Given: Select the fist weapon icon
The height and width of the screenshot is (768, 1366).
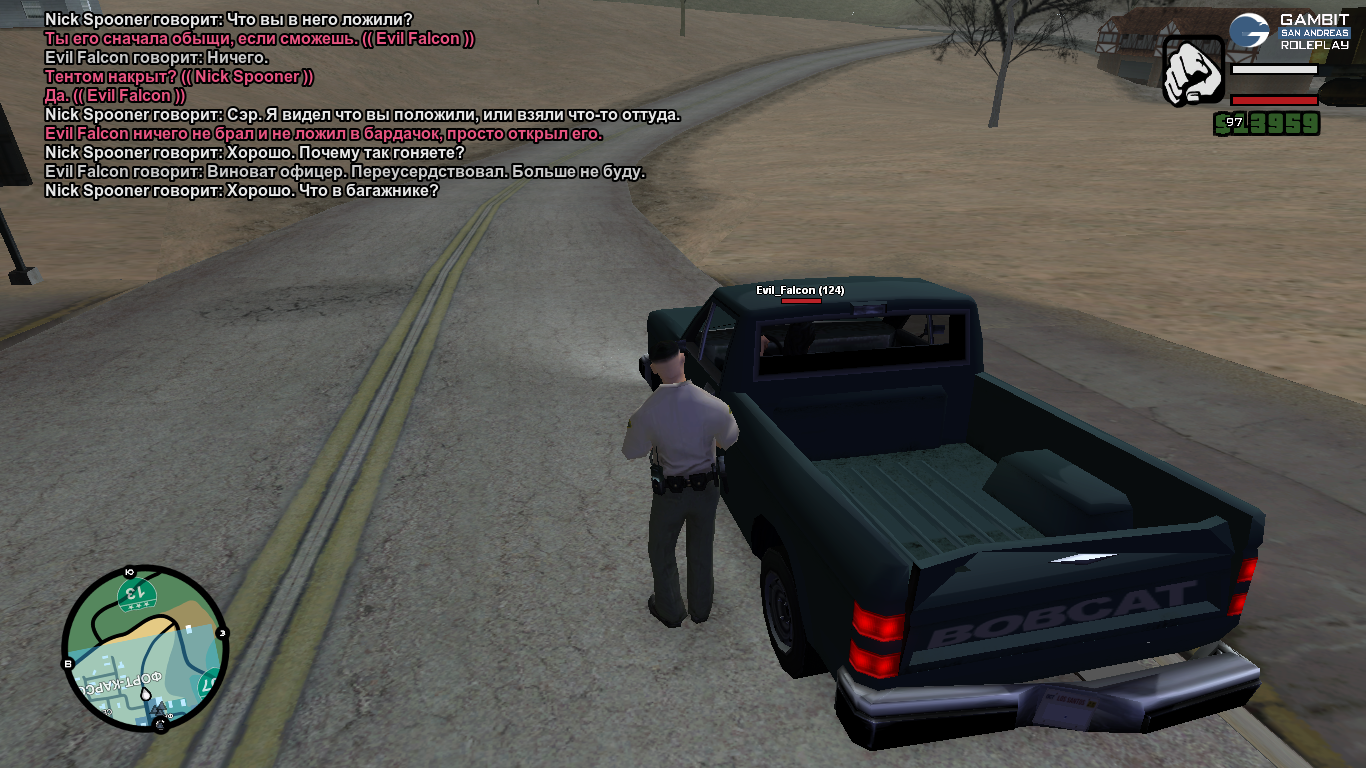Looking at the screenshot, I should point(1193,71).
